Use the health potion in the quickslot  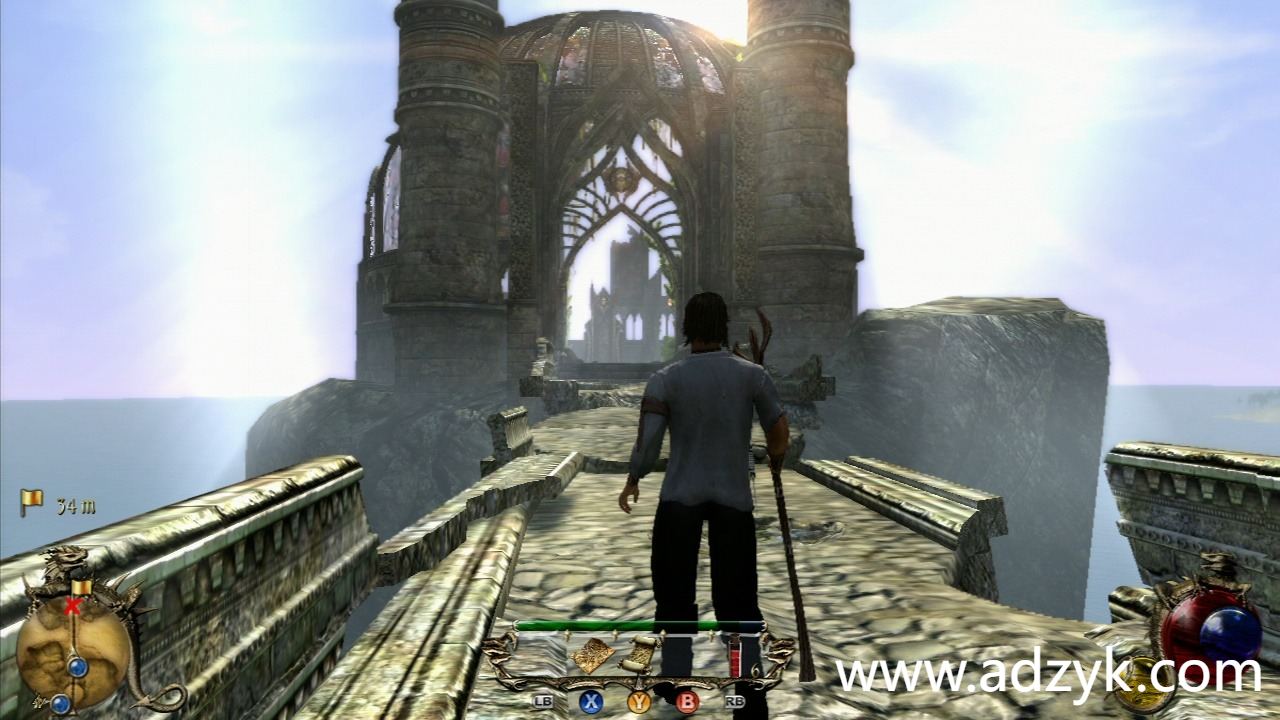pyautogui.click(x=735, y=656)
